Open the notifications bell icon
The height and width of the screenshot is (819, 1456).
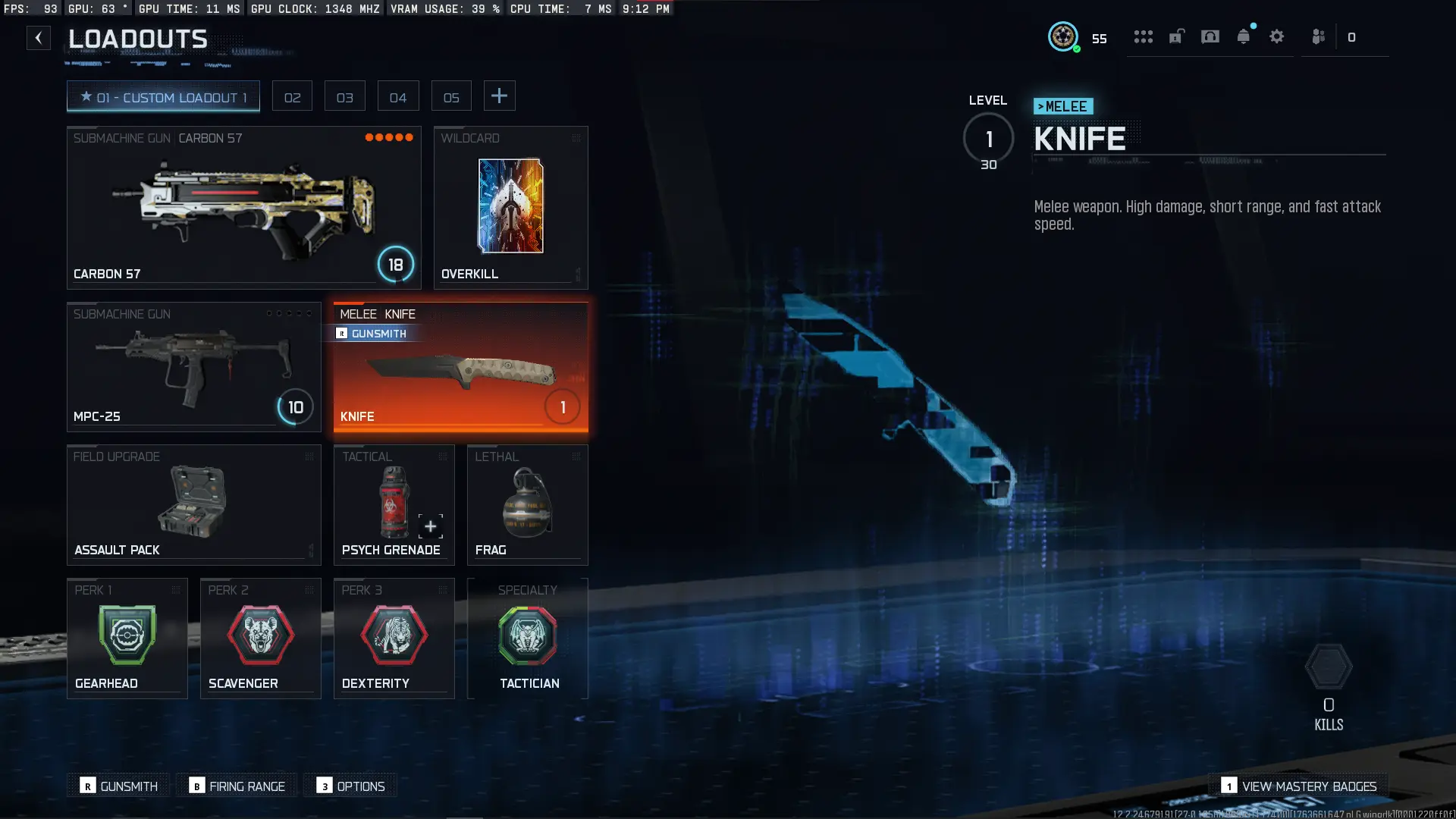(1243, 37)
